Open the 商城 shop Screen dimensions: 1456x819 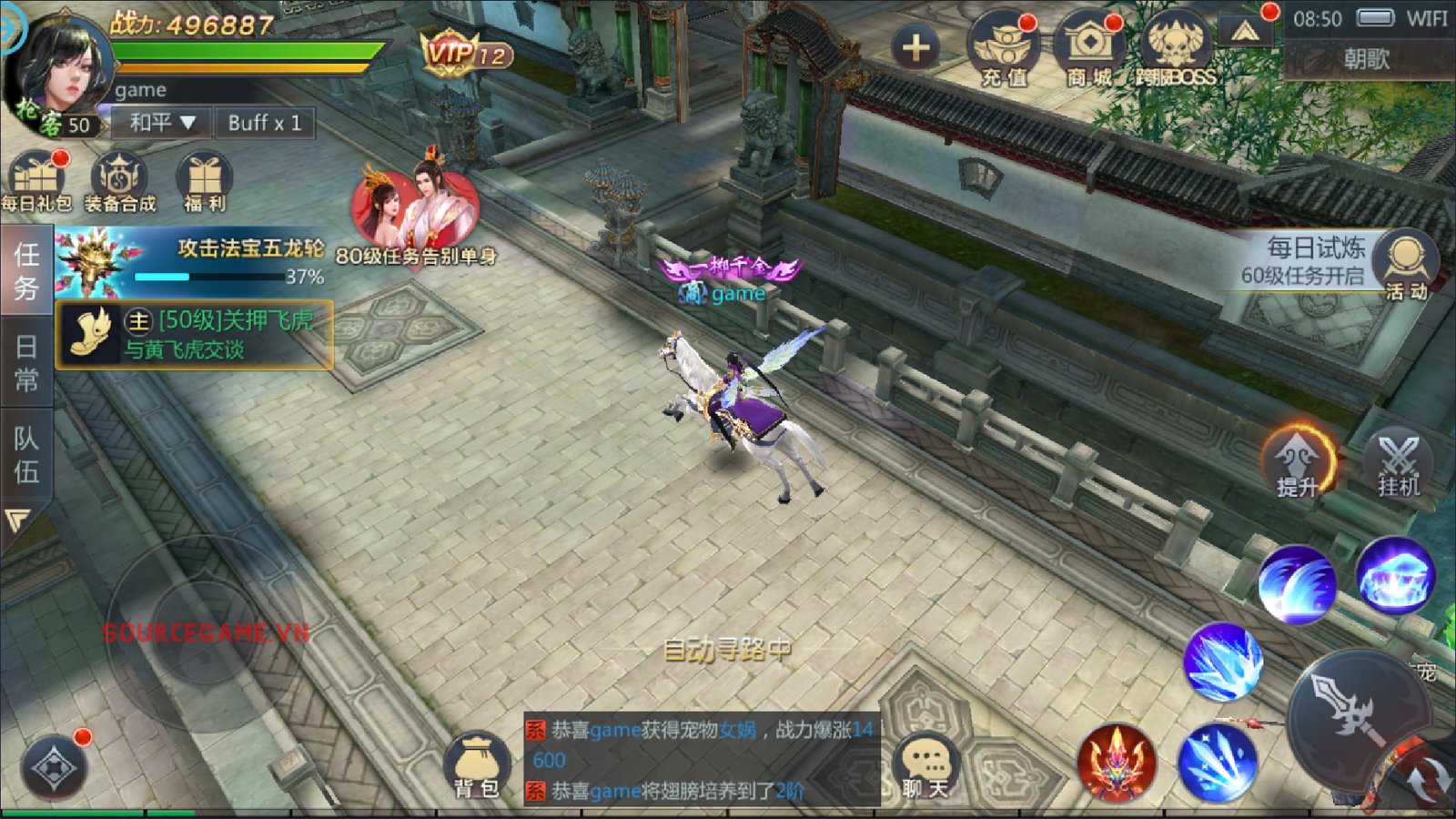click(x=1088, y=50)
